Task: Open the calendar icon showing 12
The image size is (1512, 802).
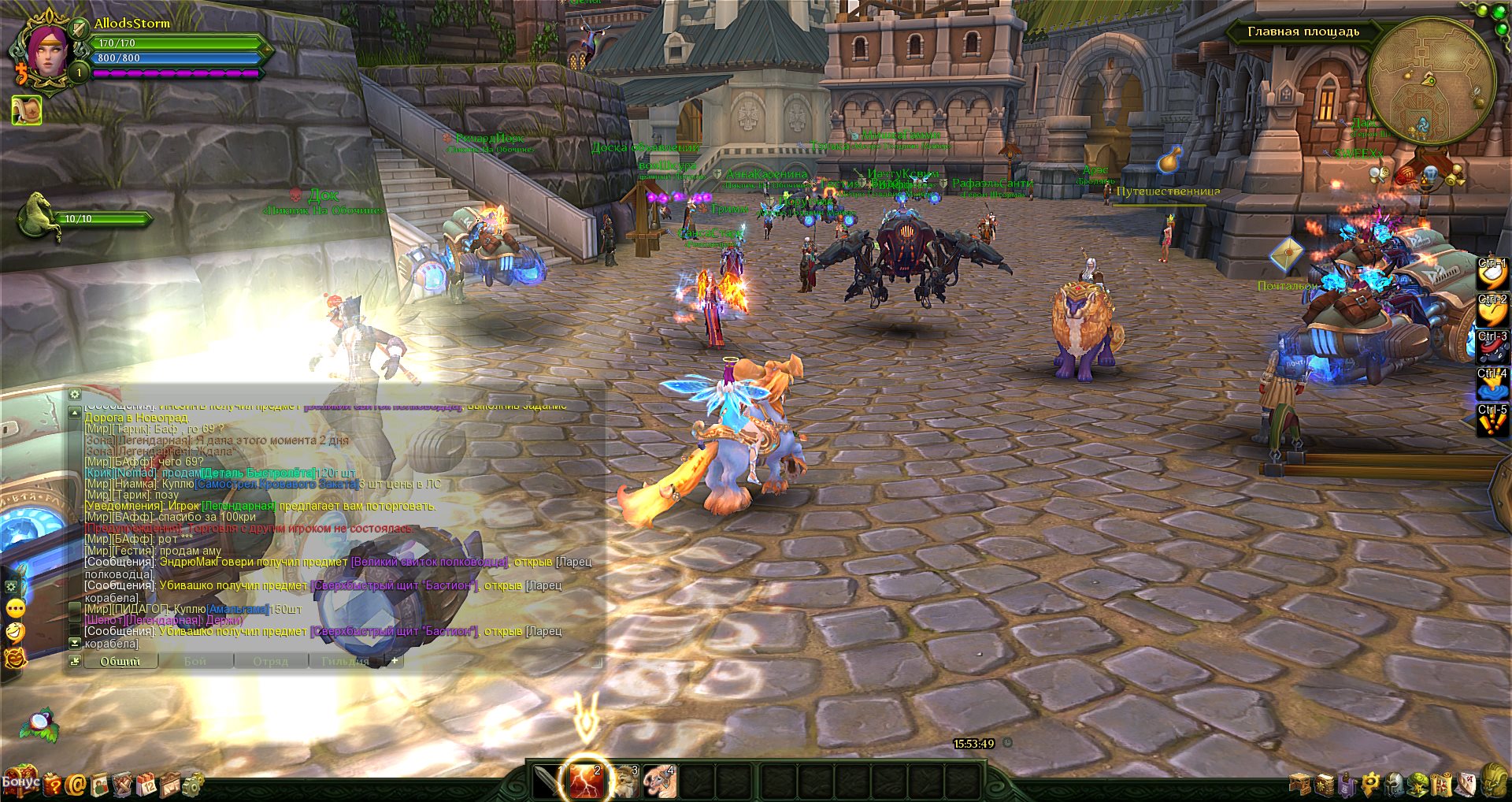Action: [147, 784]
